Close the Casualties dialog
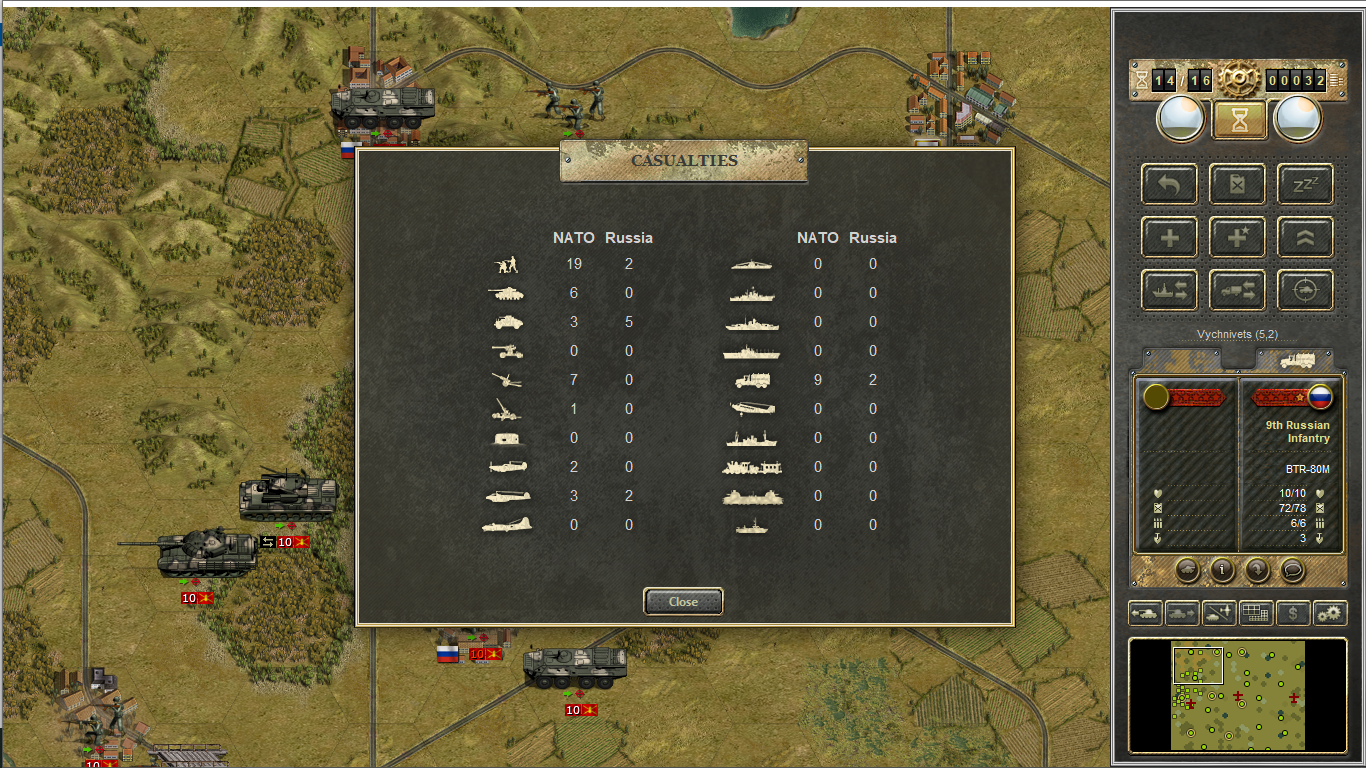 [683, 602]
